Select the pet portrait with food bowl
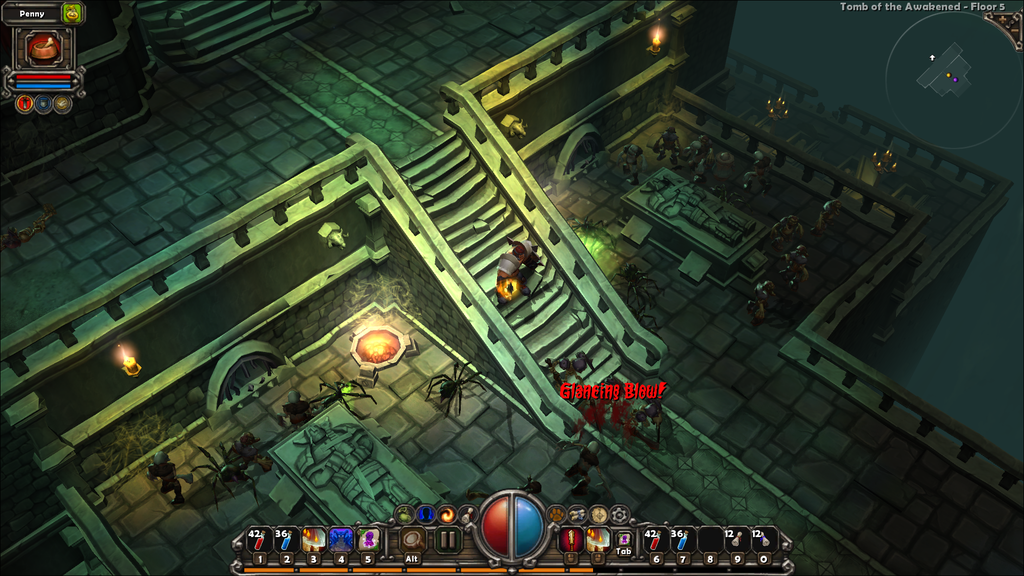 43,47
